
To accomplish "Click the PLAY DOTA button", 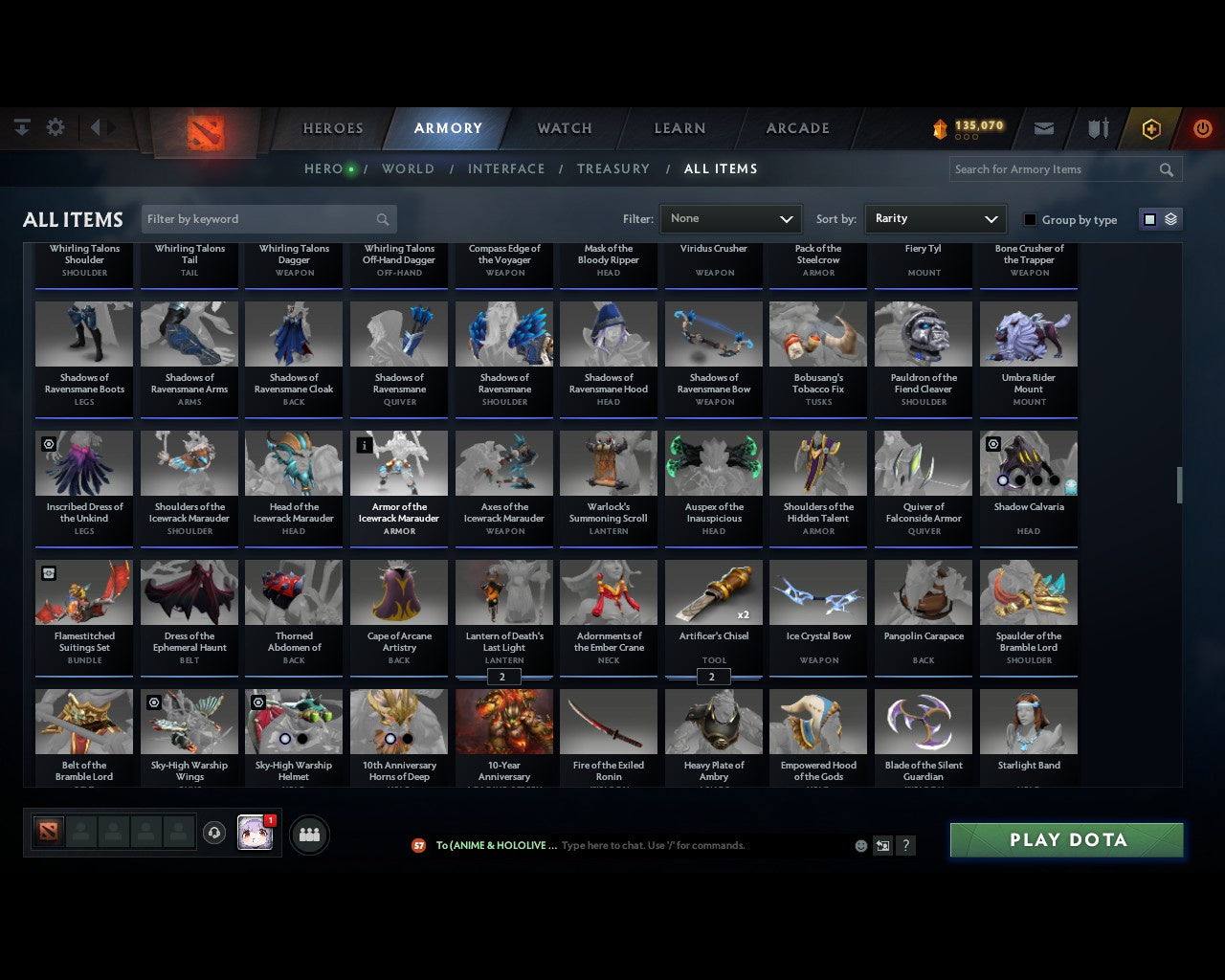I will point(1066,839).
